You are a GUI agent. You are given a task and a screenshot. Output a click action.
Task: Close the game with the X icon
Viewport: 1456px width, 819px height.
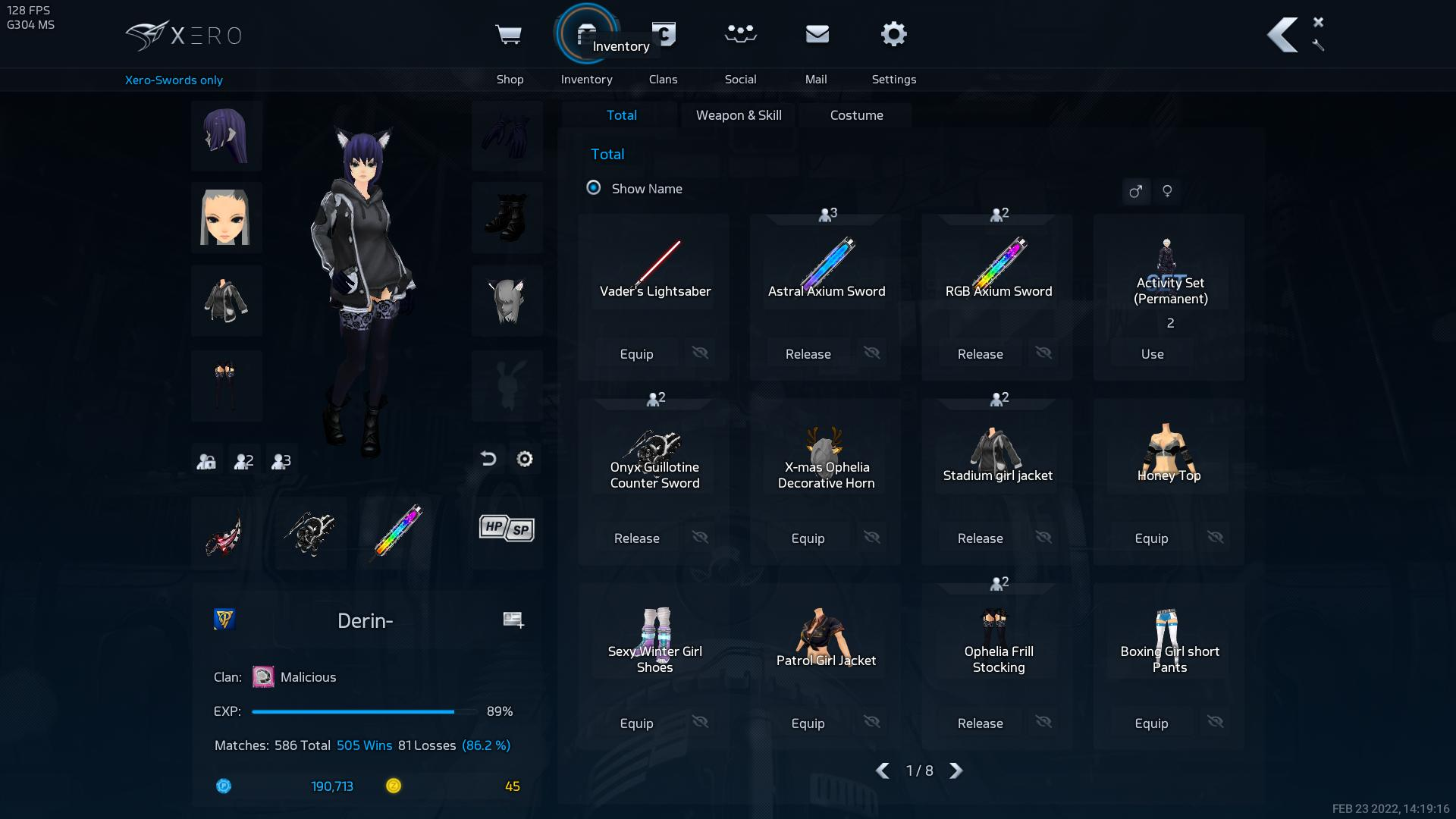pos(1318,22)
